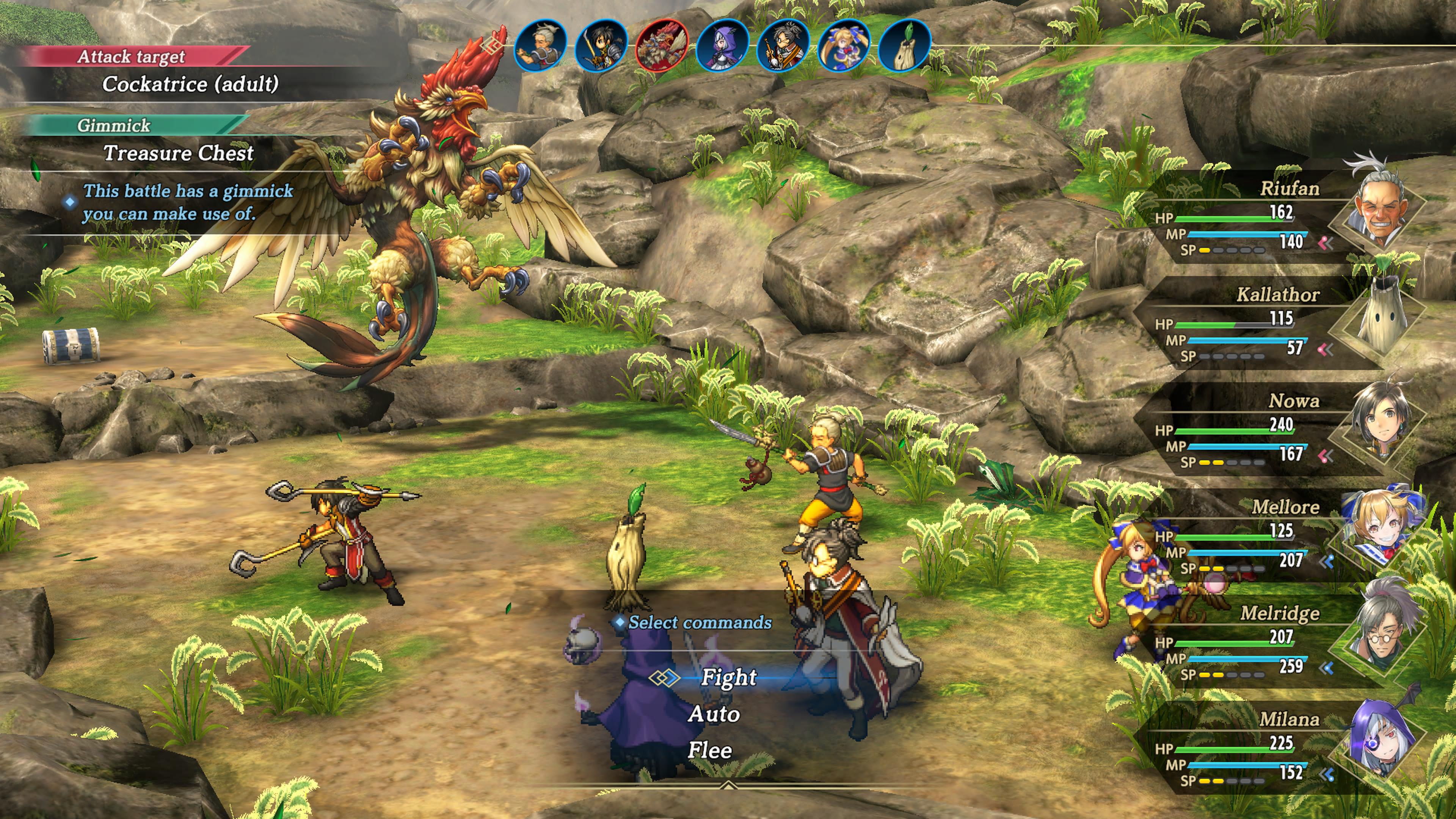Select Kallathor's turn order icon
This screenshot has width=1456, height=819.
coord(904,45)
